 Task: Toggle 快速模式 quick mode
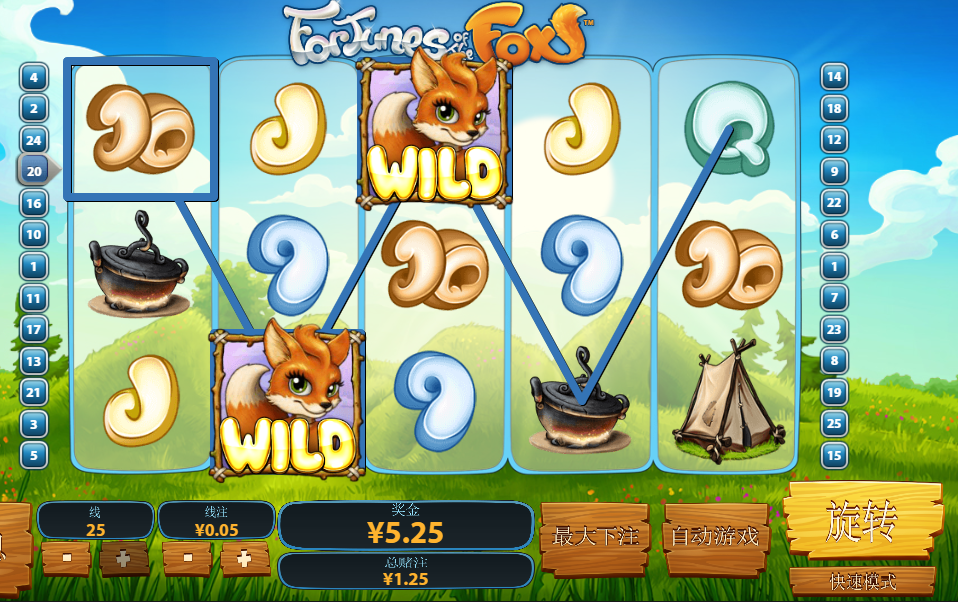coord(862,581)
